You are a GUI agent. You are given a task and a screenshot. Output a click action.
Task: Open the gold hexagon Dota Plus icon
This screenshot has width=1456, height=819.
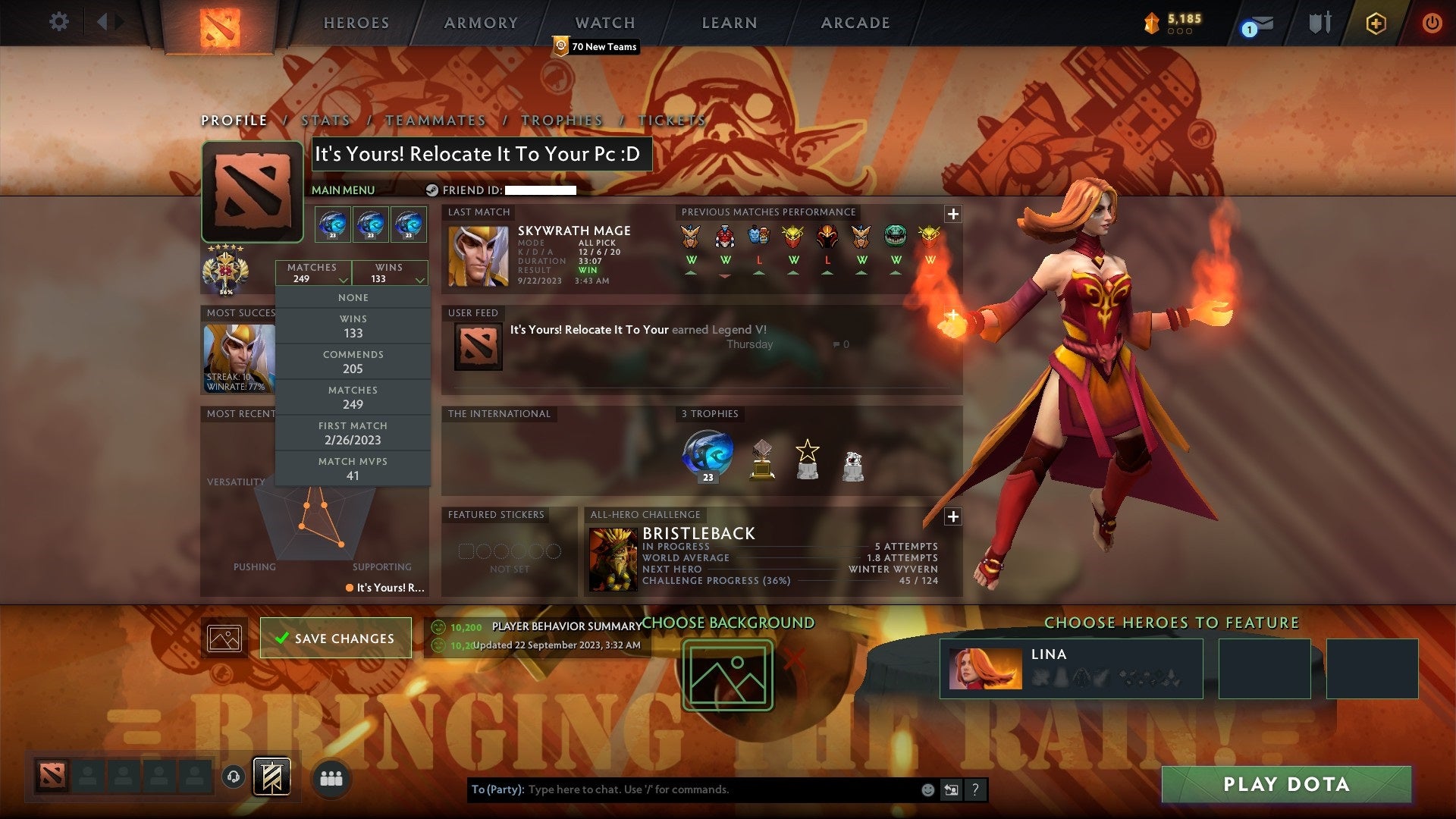pos(1375,24)
